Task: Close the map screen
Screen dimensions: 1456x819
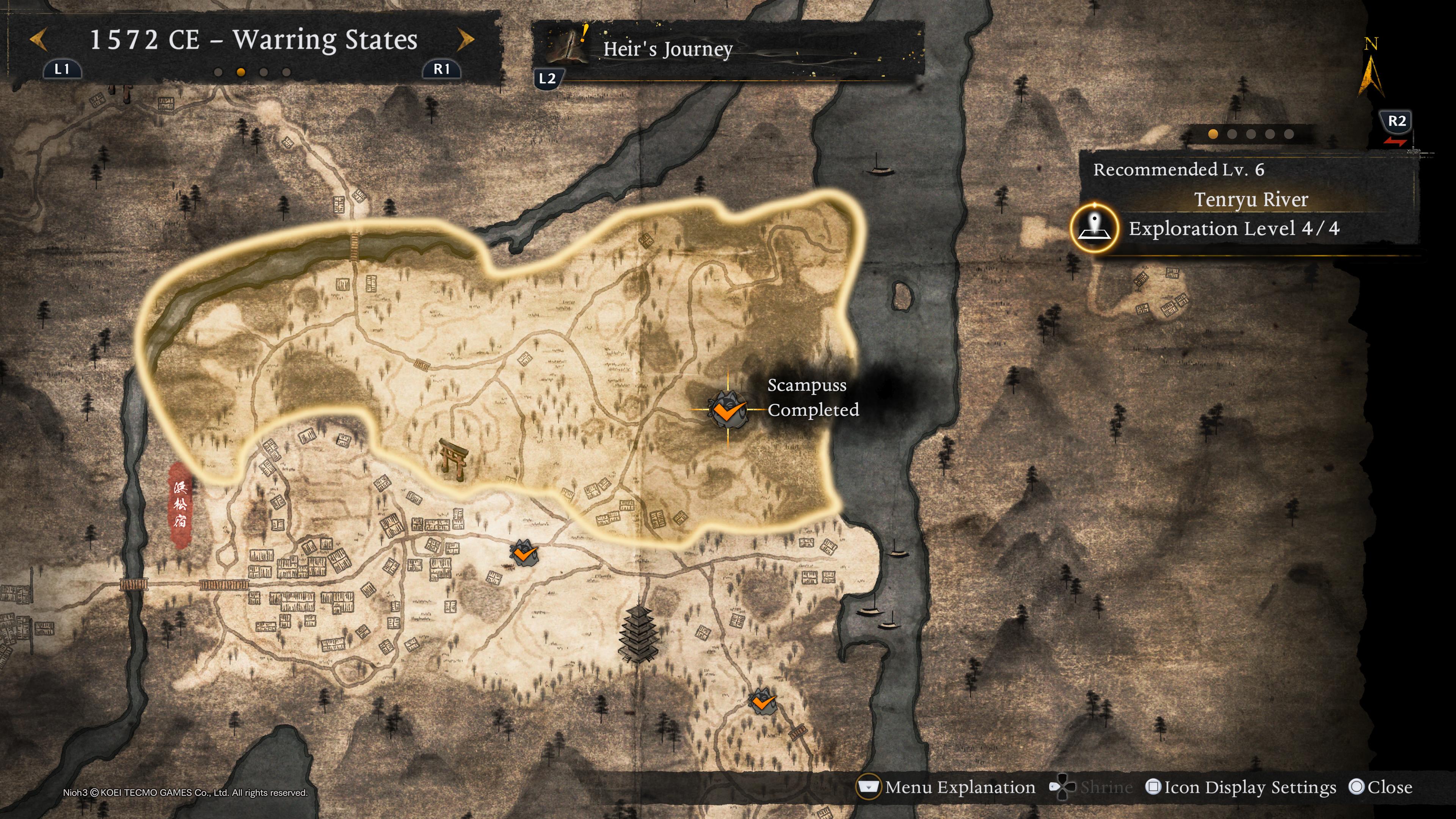Action: [x=1380, y=788]
